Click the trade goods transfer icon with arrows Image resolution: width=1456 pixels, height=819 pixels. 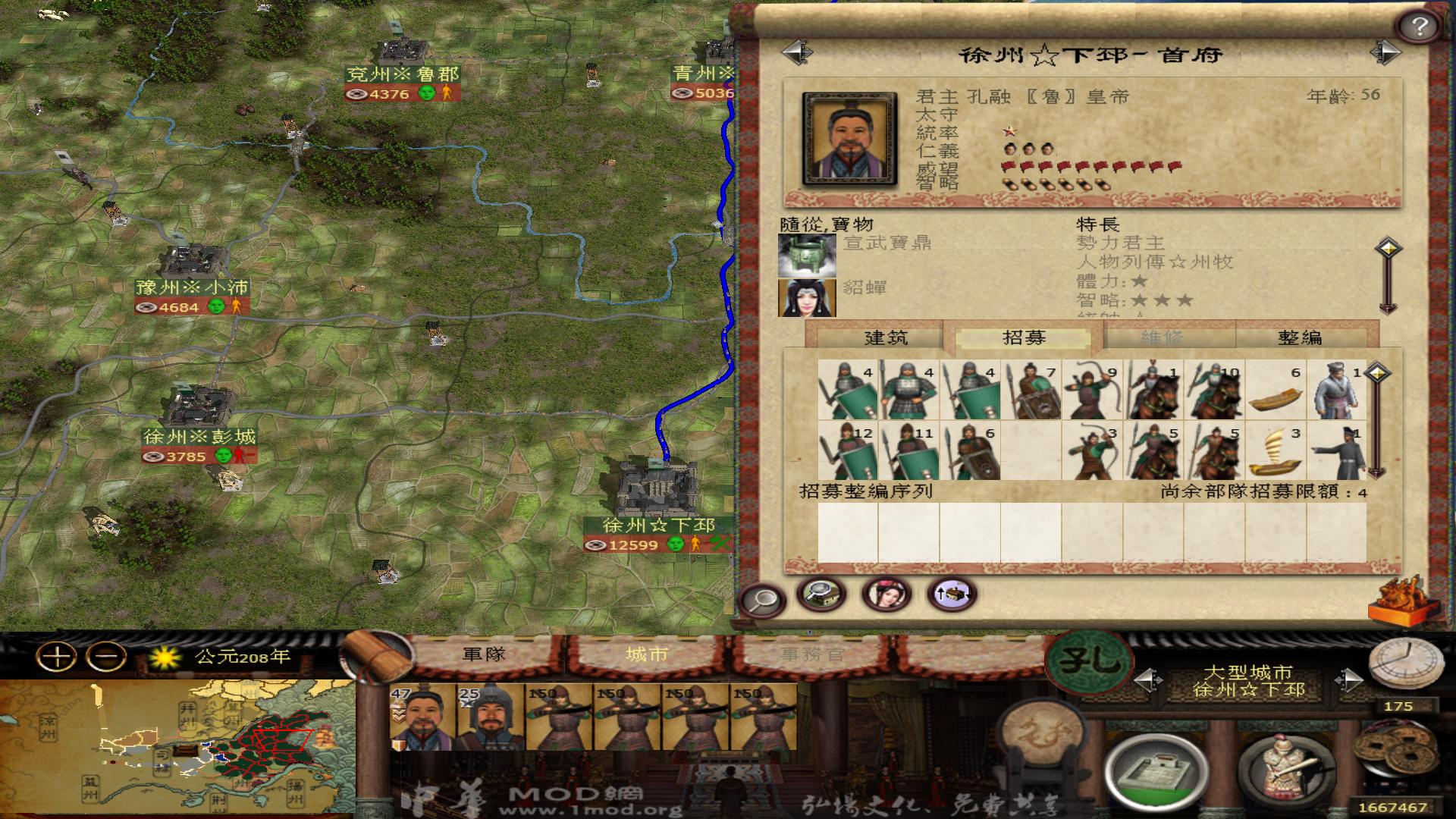pos(952,595)
